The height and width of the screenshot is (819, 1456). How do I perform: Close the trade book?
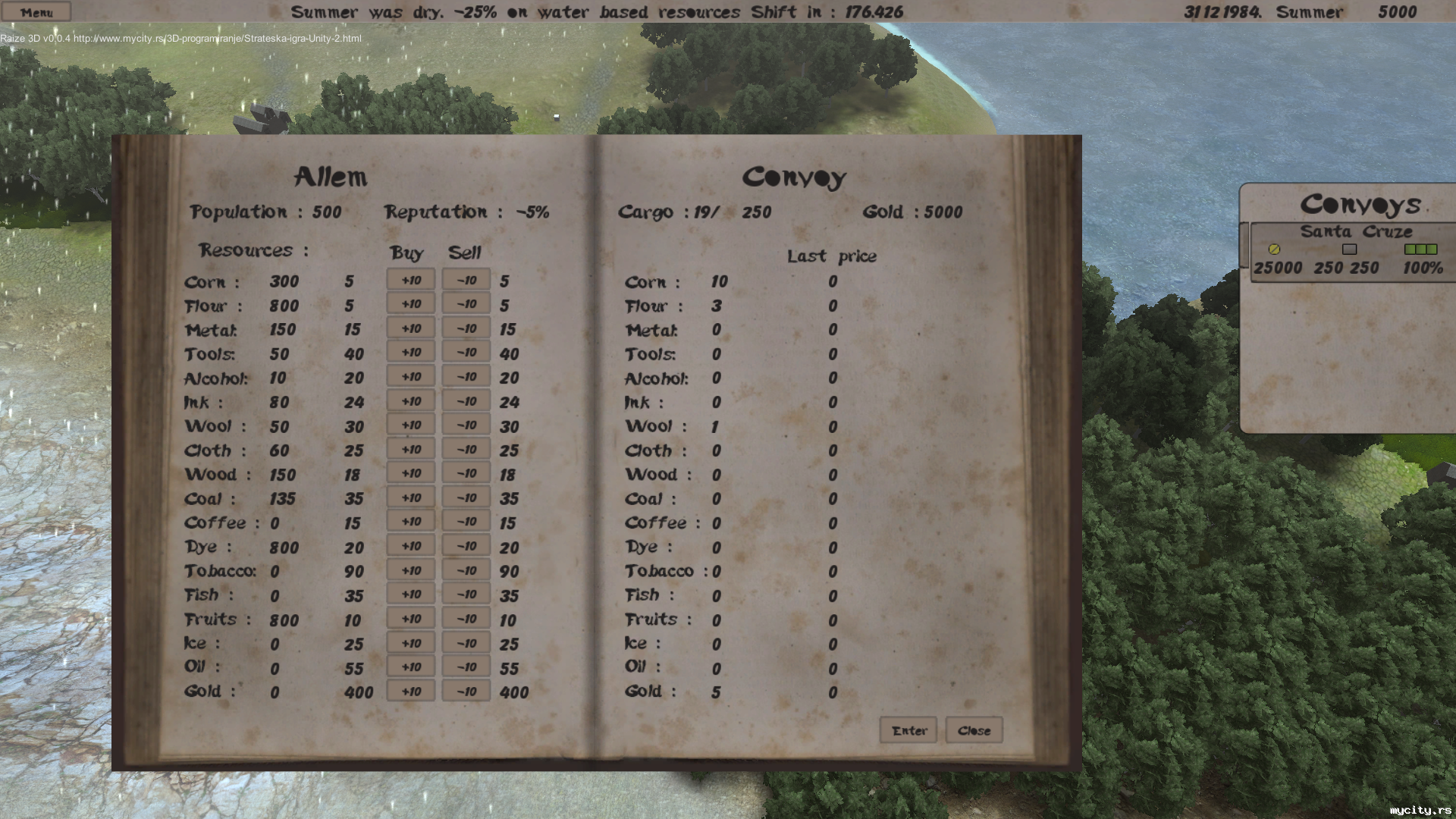pos(974,730)
